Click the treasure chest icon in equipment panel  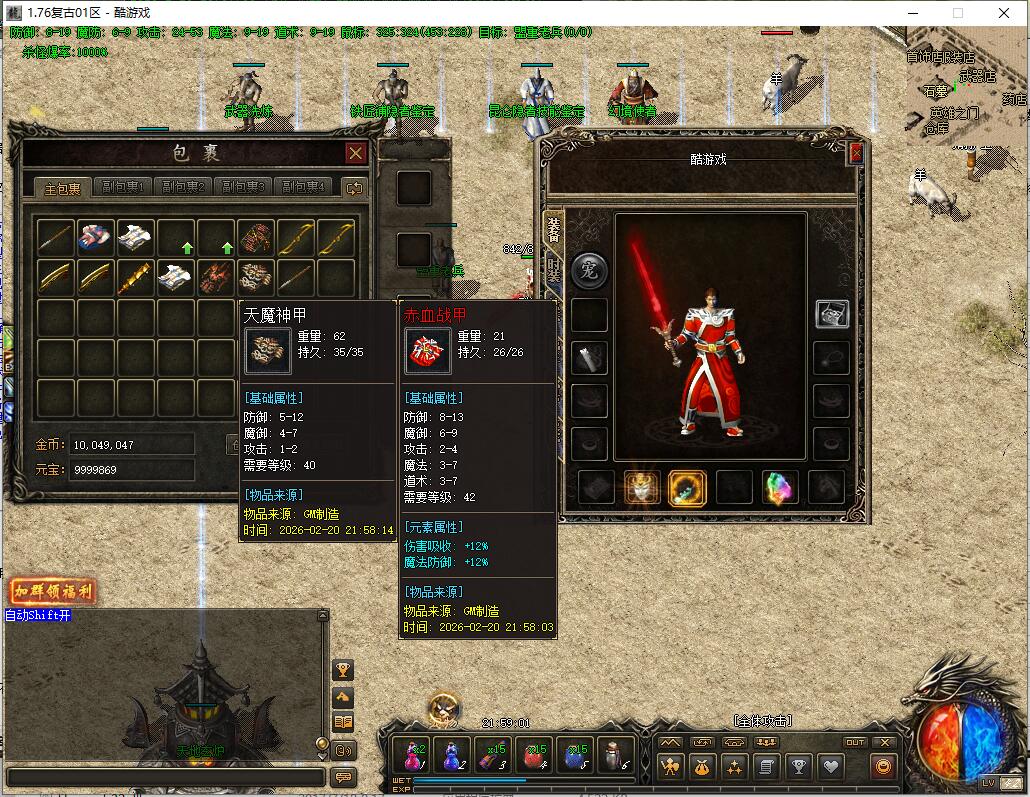click(x=832, y=314)
